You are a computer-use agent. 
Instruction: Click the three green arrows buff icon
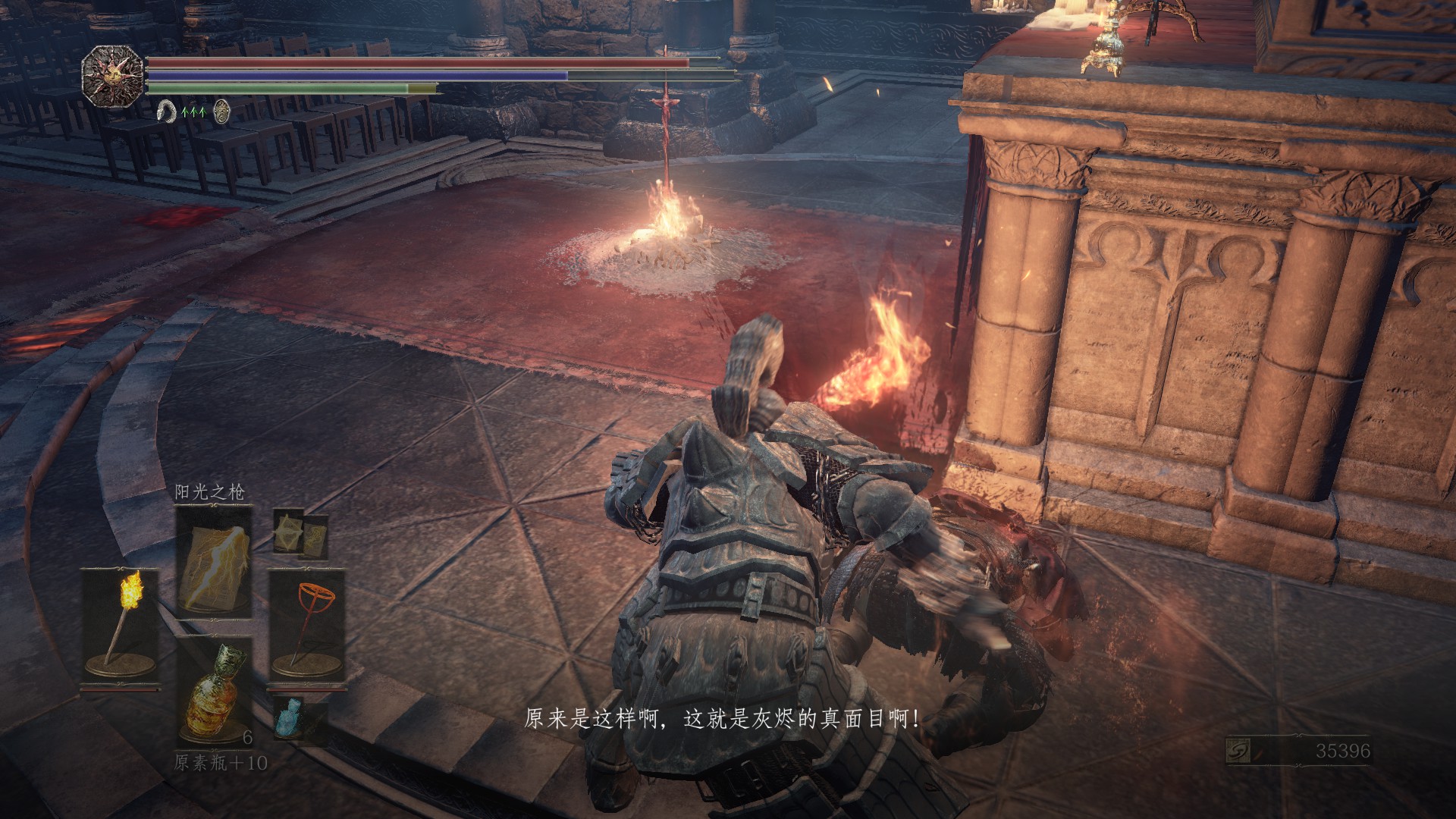coord(194,112)
